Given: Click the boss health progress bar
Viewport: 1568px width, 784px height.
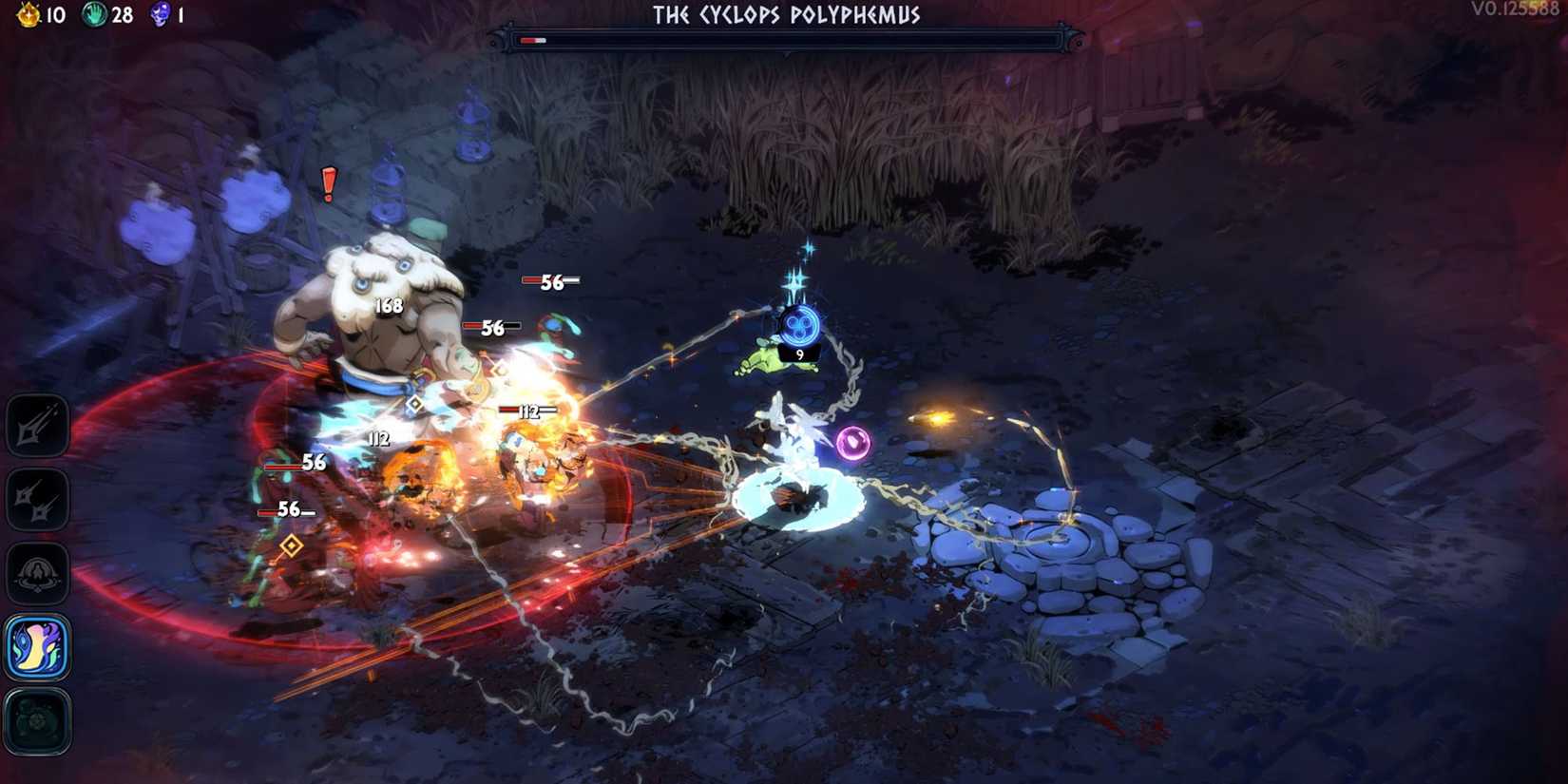Looking at the screenshot, I should coord(534,40).
